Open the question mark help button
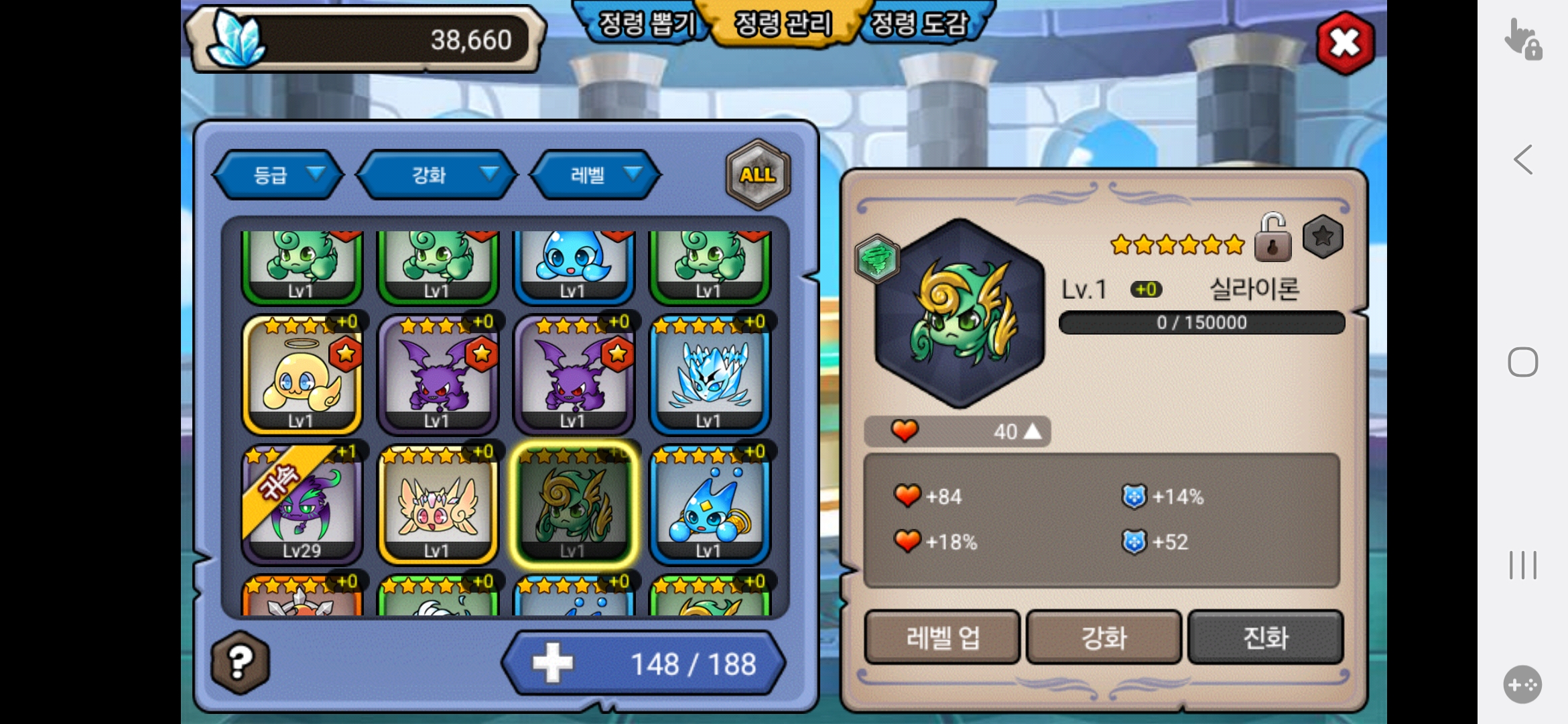The image size is (1568, 724). click(x=240, y=662)
